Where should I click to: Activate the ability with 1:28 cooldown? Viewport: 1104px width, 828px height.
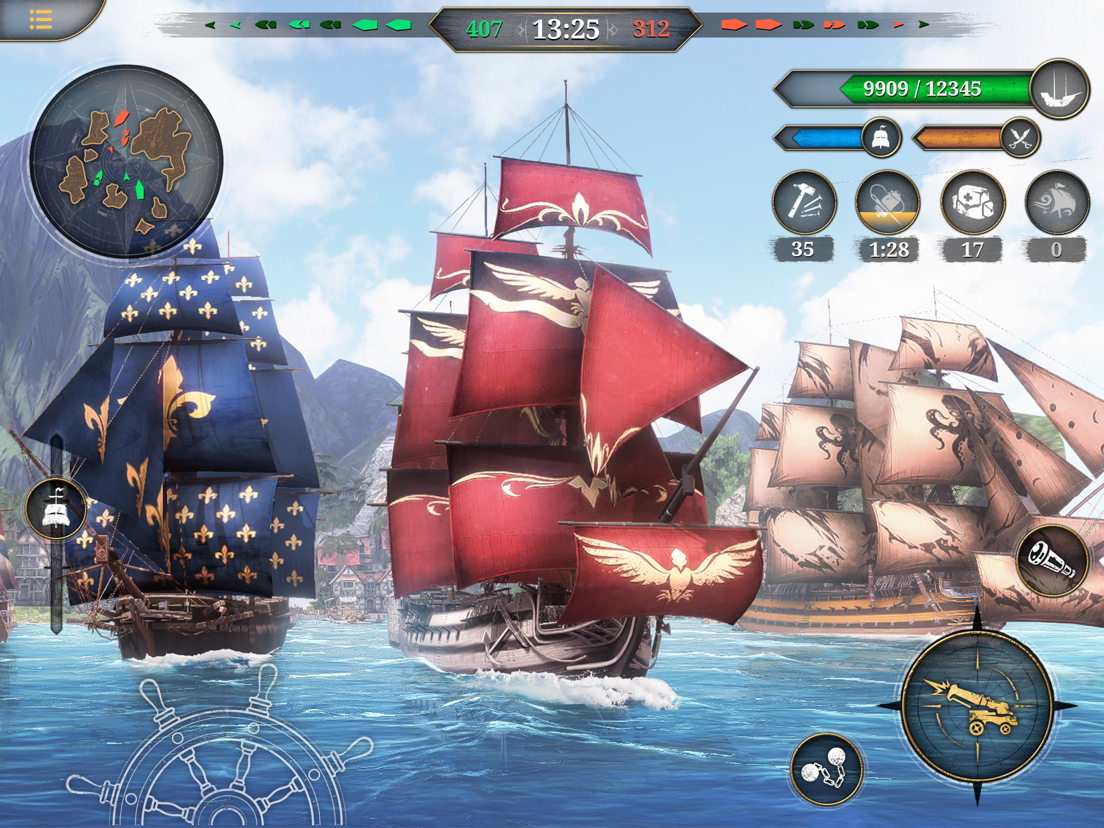tap(887, 203)
